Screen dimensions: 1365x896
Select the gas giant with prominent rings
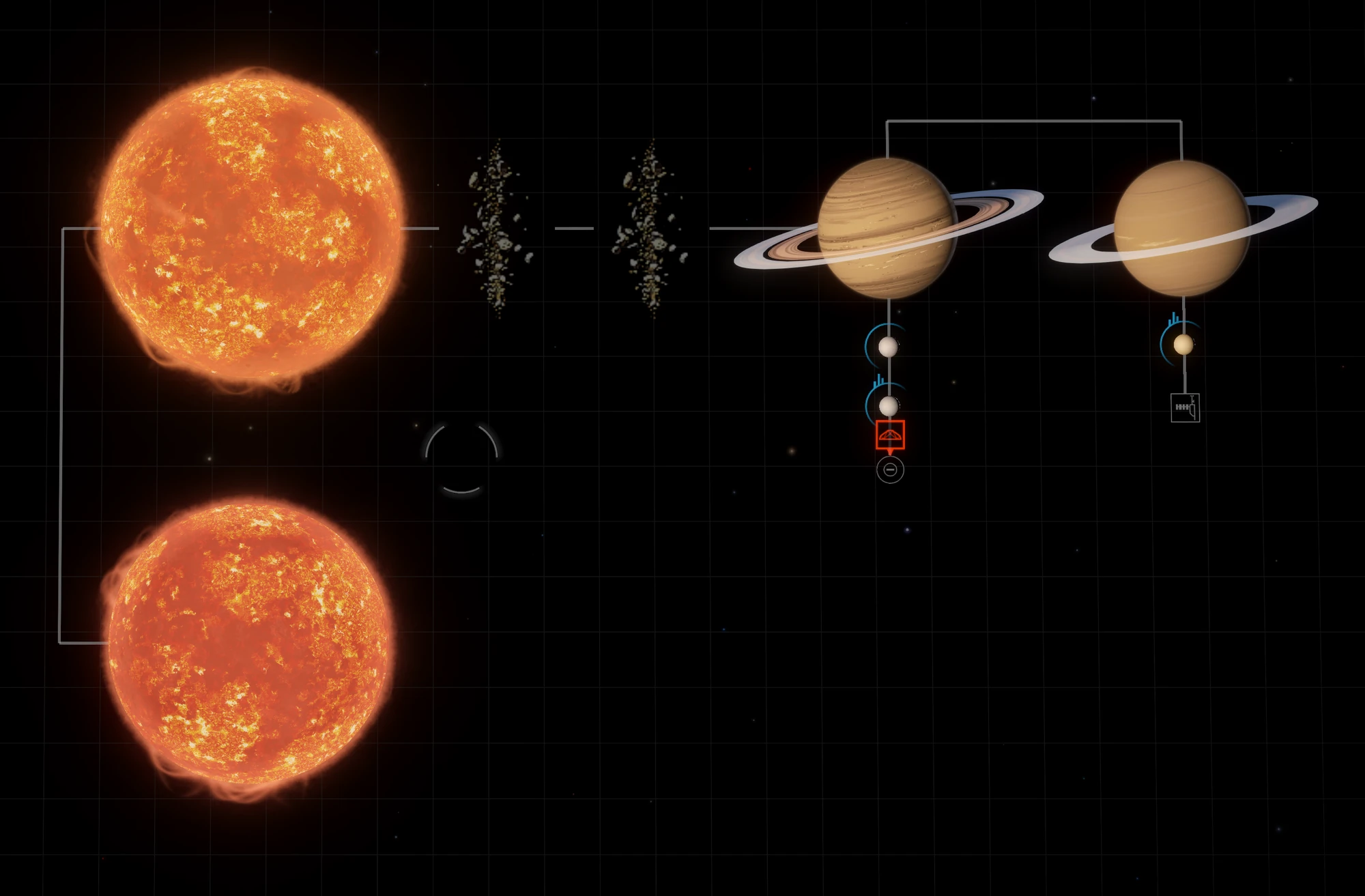pos(887,225)
